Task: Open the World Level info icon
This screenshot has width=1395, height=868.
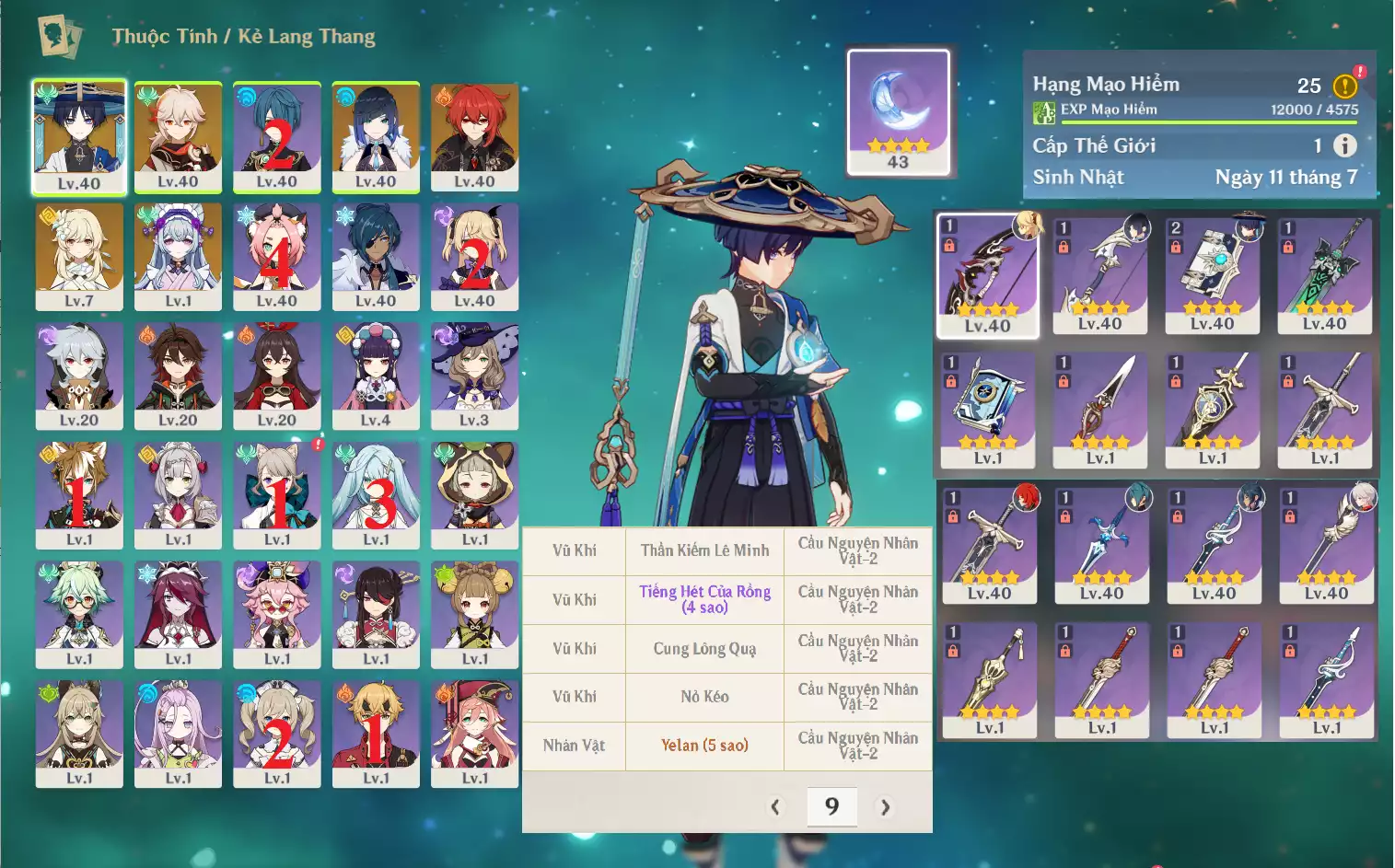Action: click(x=1345, y=145)
